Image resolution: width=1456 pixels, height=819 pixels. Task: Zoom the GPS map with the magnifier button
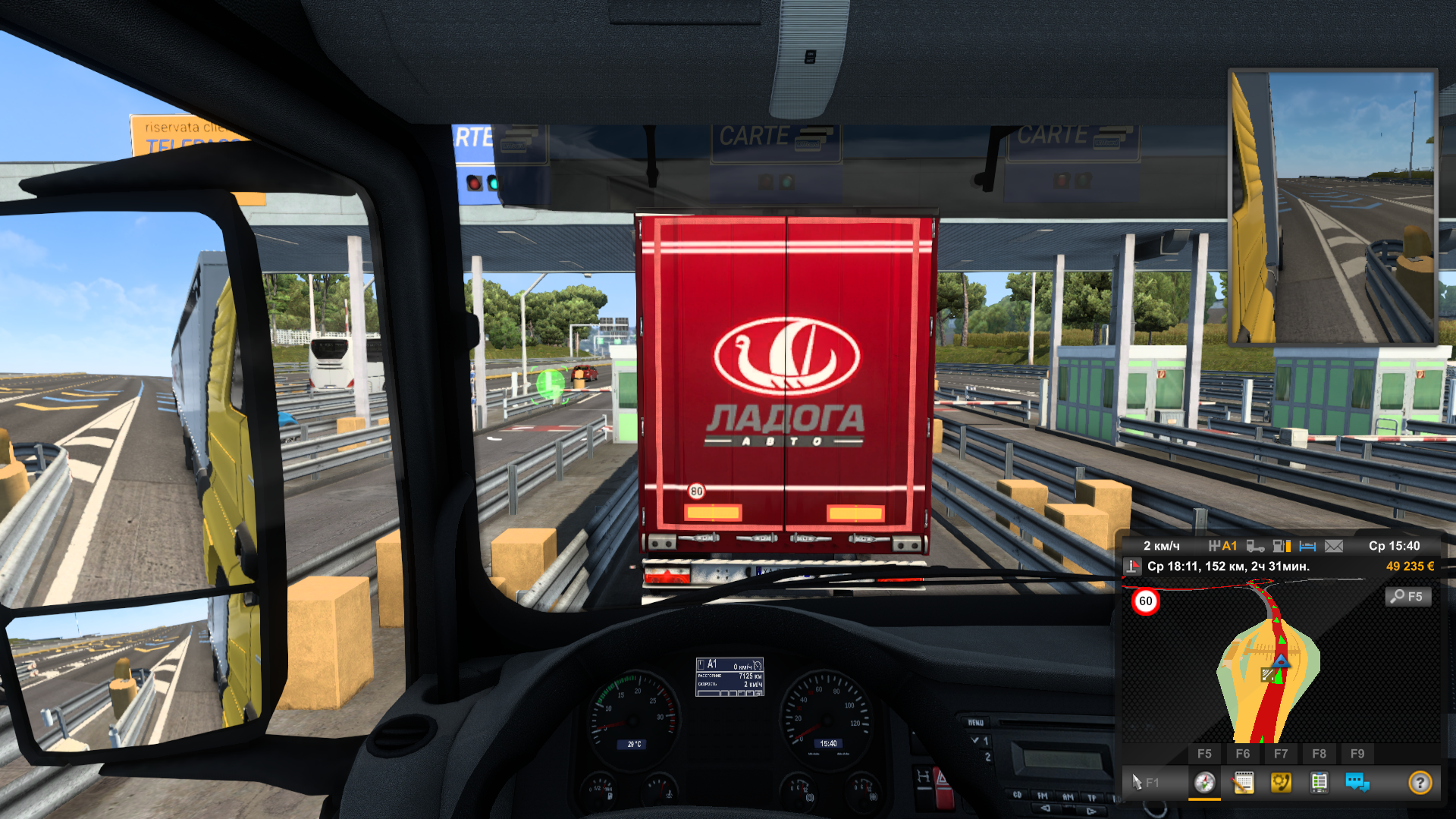[x=1408, y=597]
